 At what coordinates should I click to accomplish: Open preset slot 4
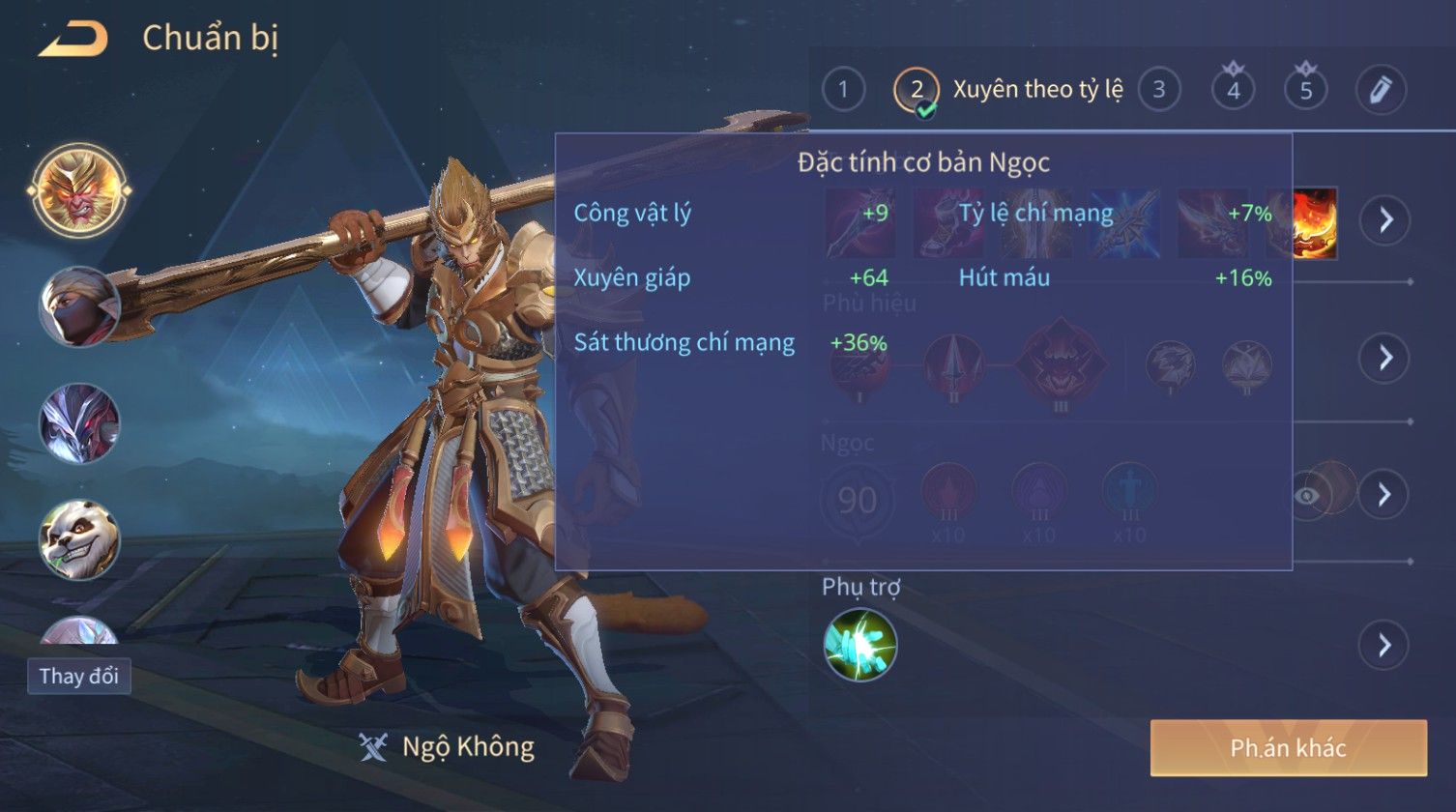1233,90
